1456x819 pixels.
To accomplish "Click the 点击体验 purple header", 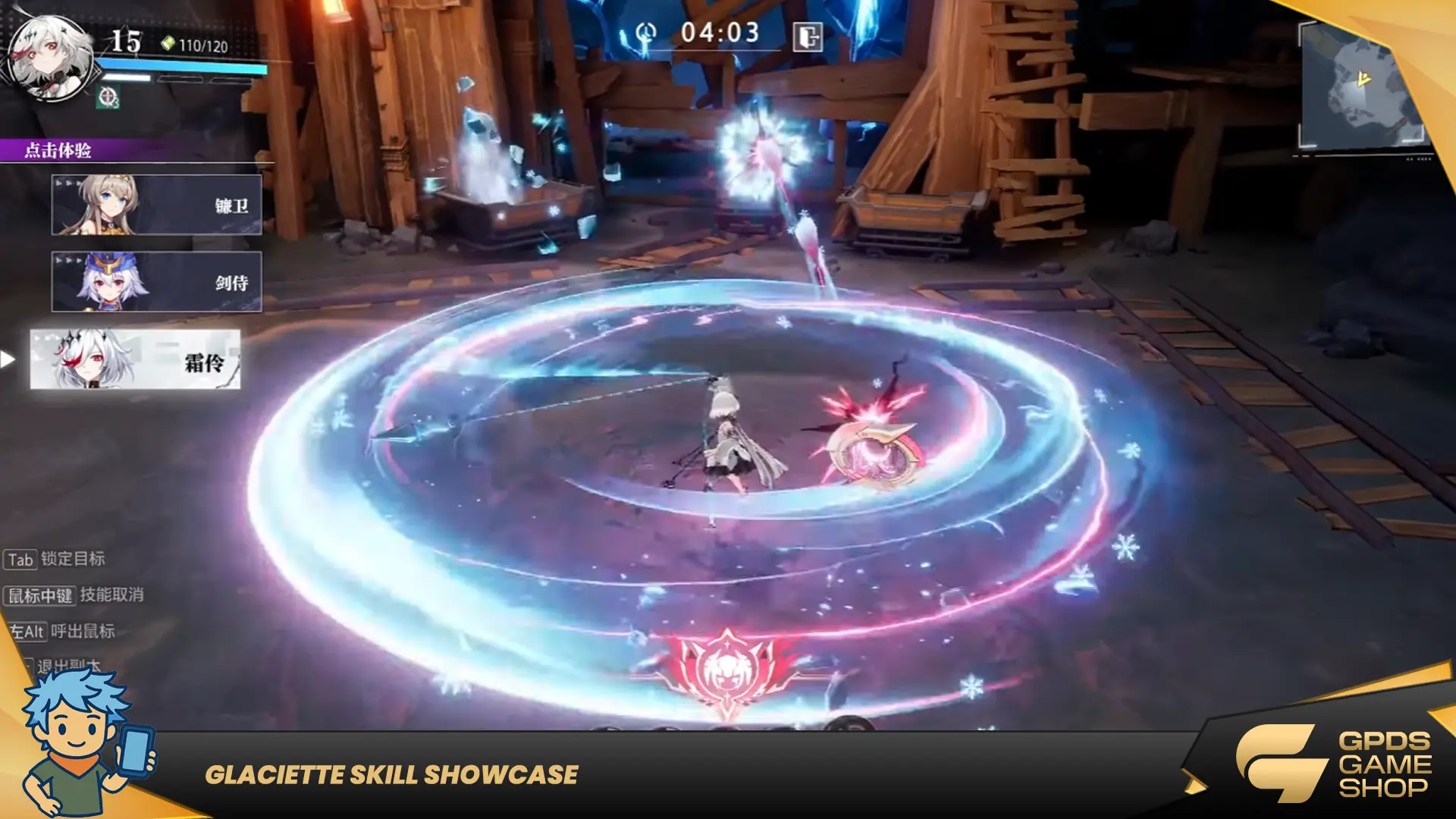I will click(58, 150).
